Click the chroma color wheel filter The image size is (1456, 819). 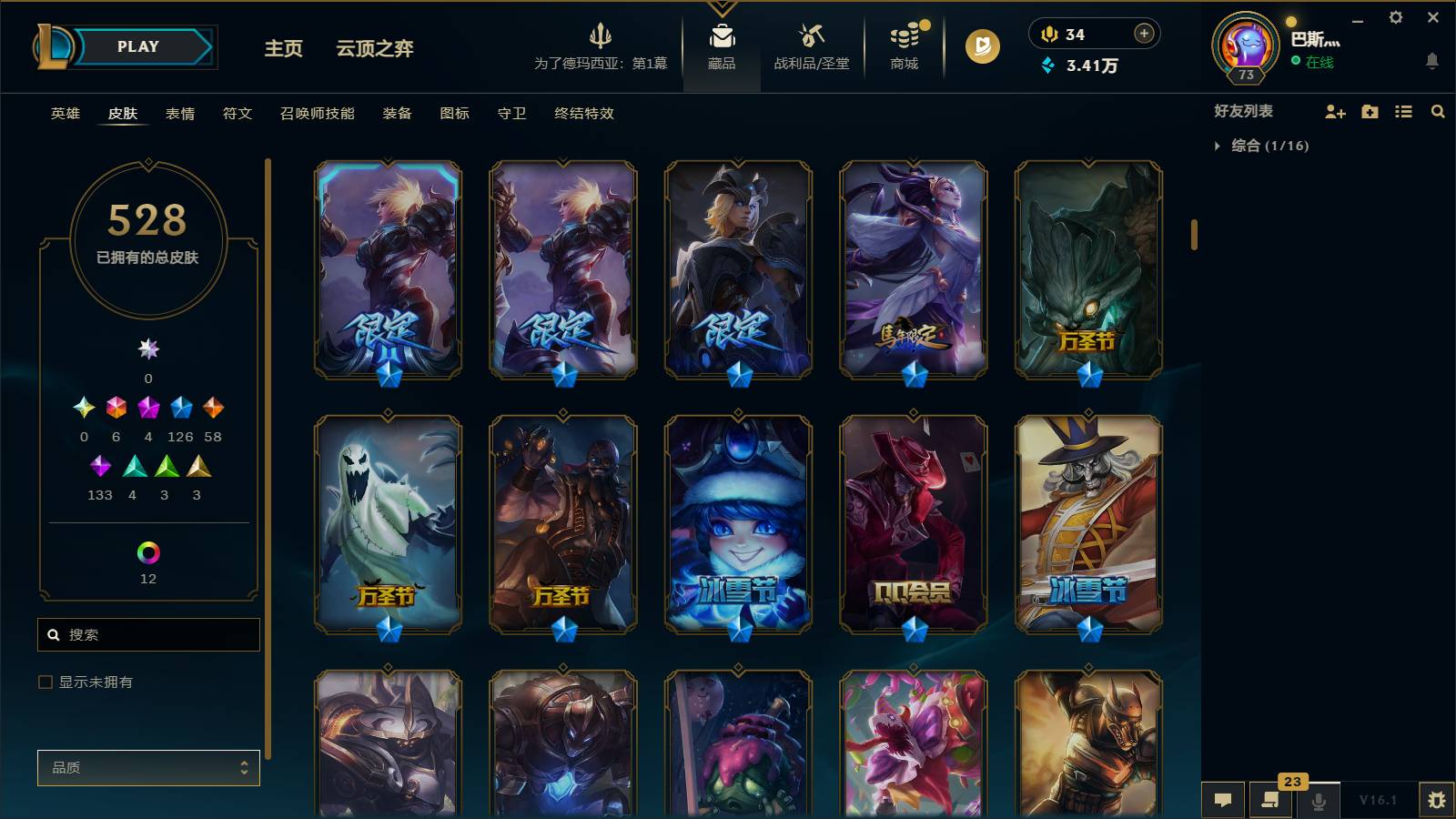click(x=148, y=551)
